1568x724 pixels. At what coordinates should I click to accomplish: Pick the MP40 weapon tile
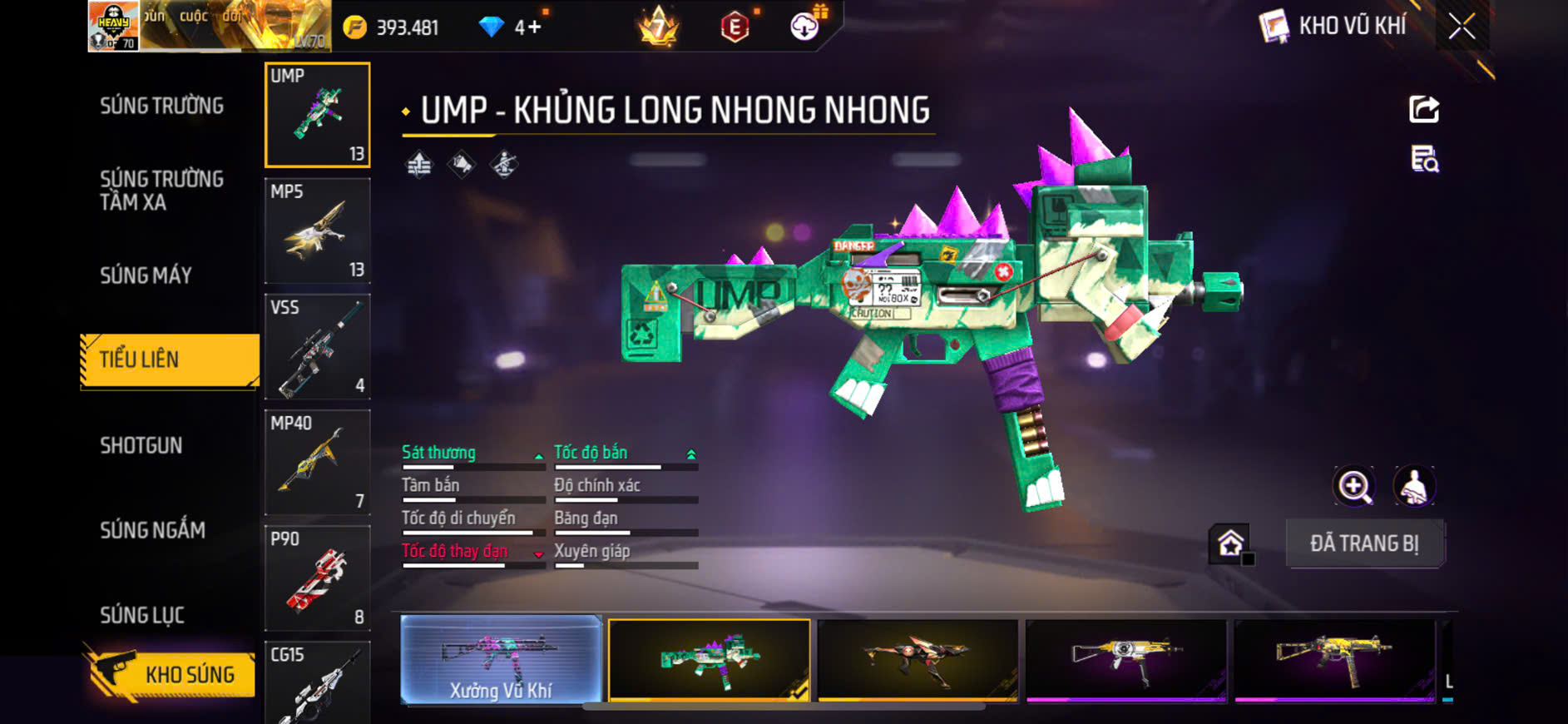click(x=317, y=462)
